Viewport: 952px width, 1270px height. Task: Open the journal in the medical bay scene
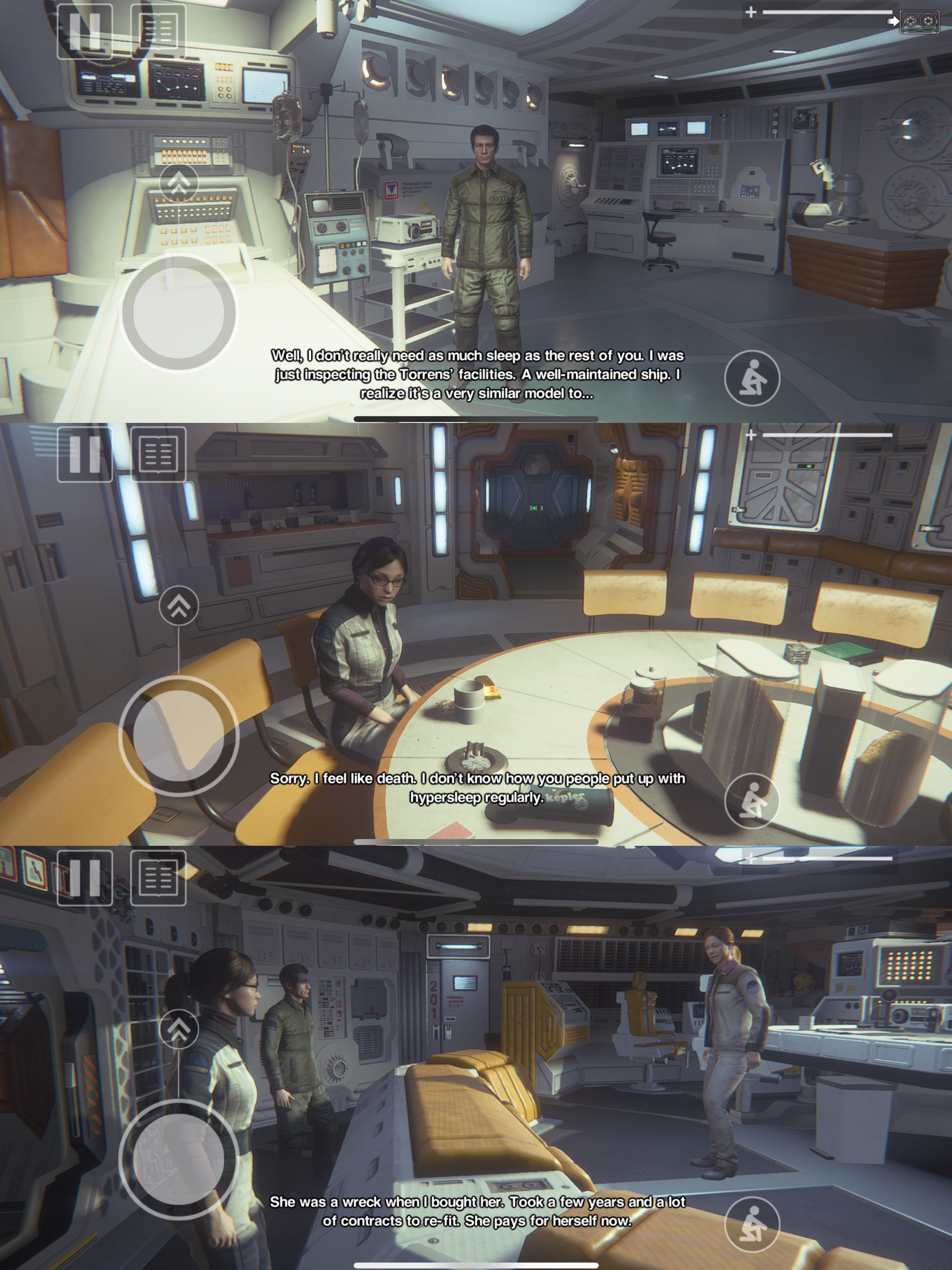pyautogui.click(x=158, y=31)
